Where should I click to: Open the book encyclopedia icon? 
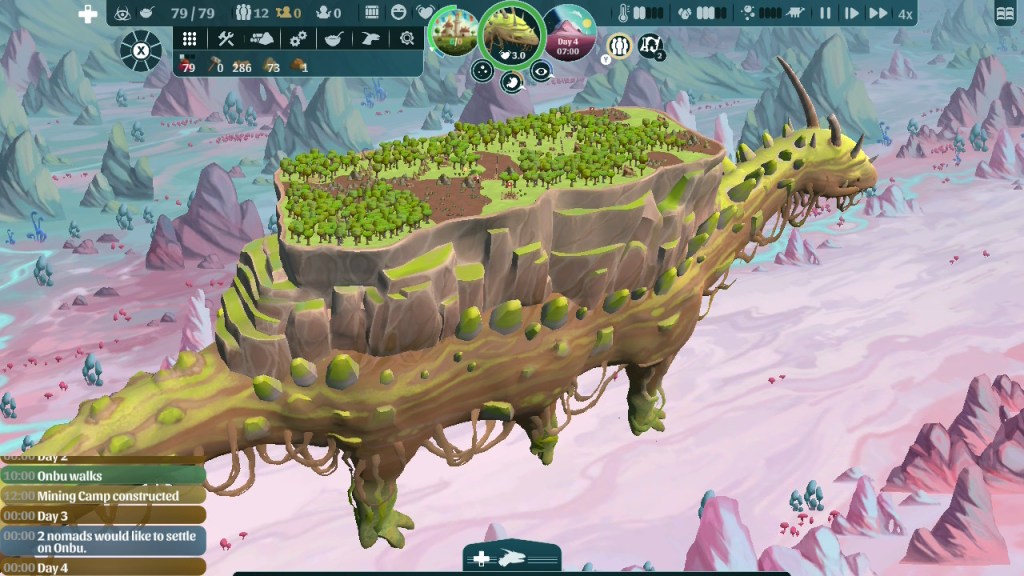tap(1005, 14)
